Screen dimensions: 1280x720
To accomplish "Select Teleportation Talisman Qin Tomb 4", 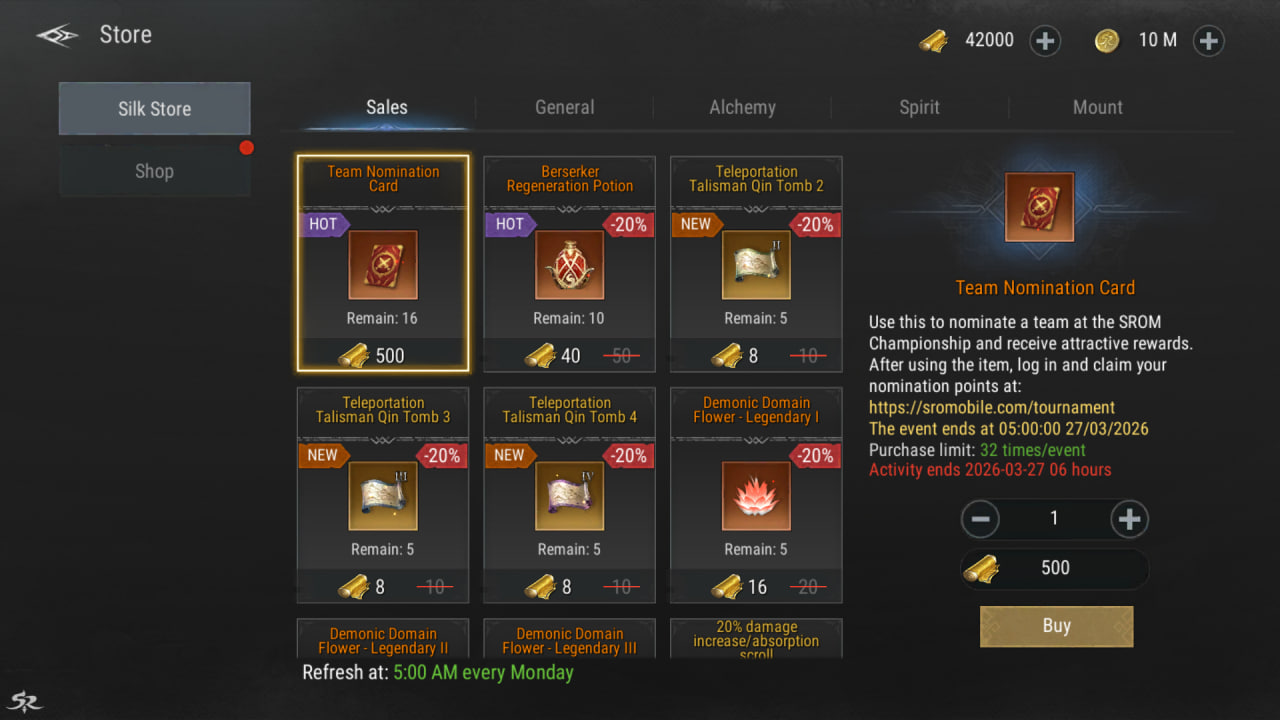I will pyautogui.click(x=570, y=495).
